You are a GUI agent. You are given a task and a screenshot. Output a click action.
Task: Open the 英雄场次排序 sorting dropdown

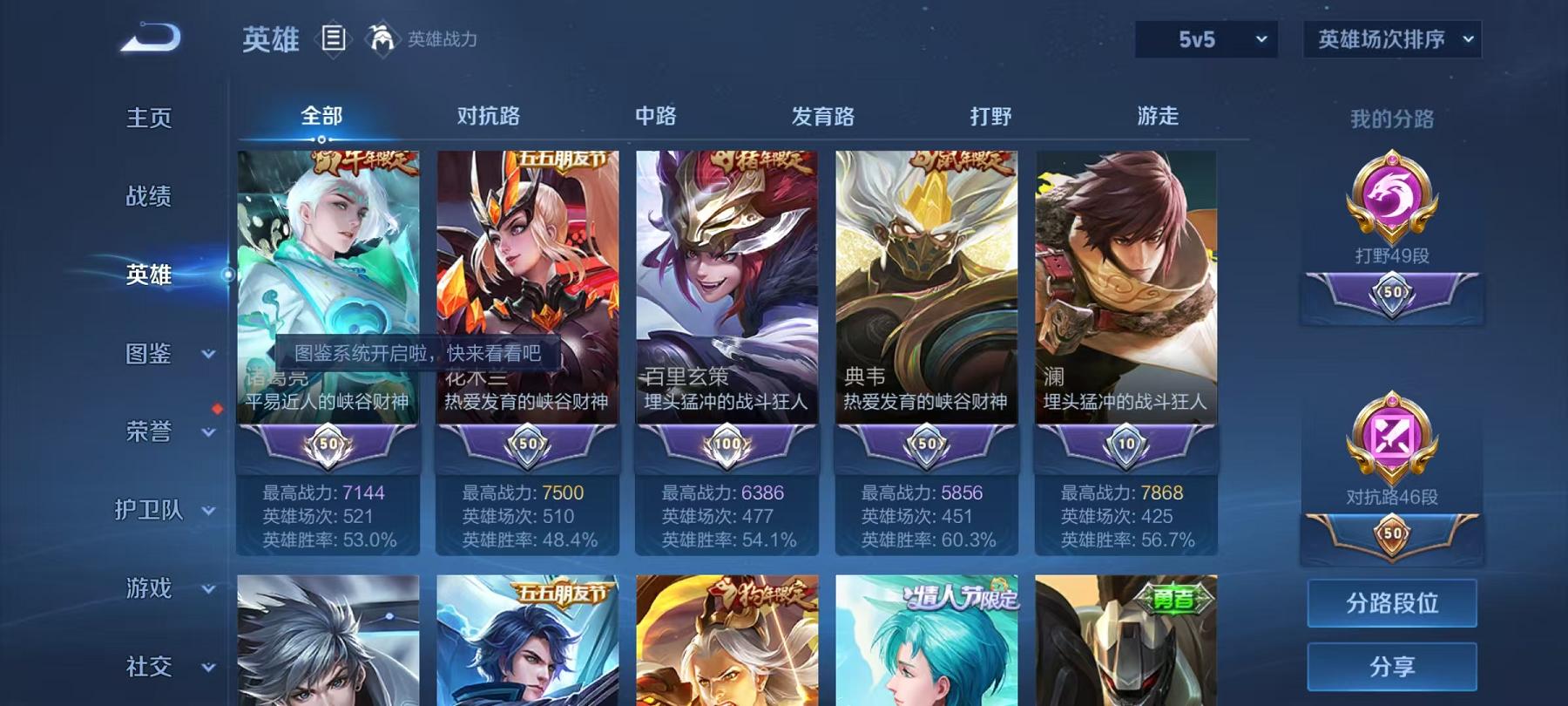(1390, 39)
